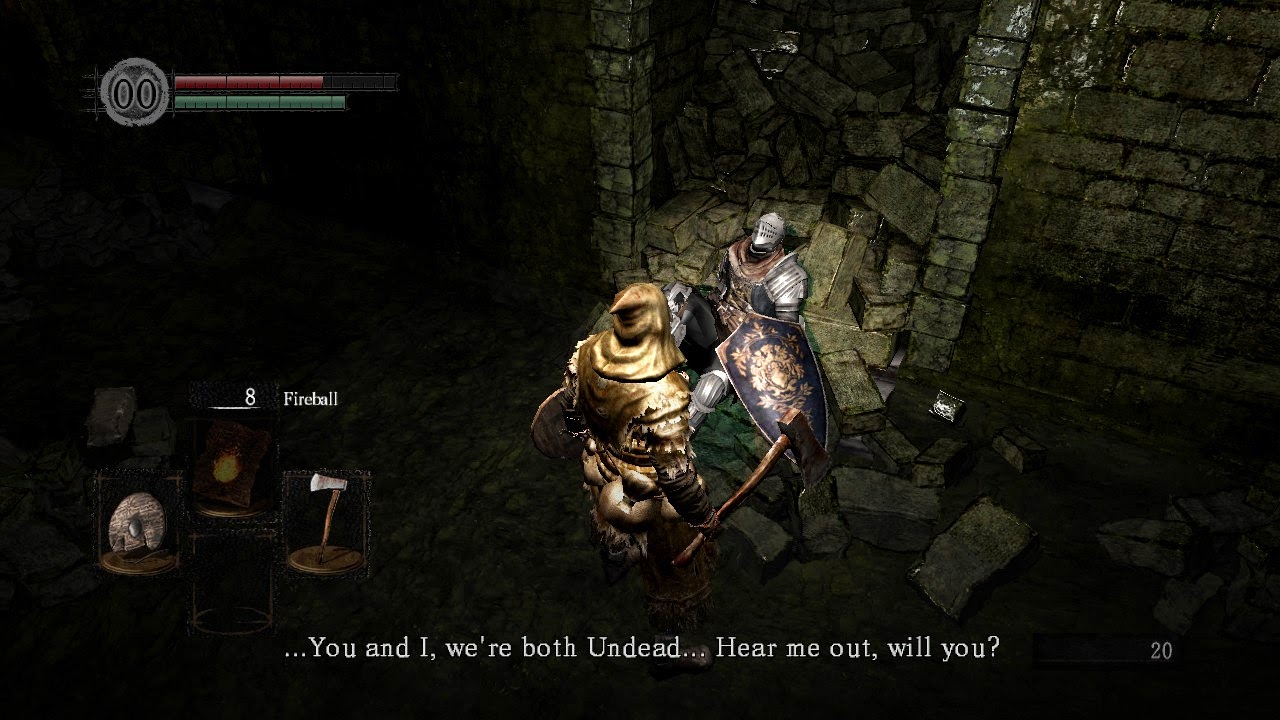Click the humanity counter orb showing 00
The width and height of the screenshot is (1280, 720).
click(x=134, y=89)
